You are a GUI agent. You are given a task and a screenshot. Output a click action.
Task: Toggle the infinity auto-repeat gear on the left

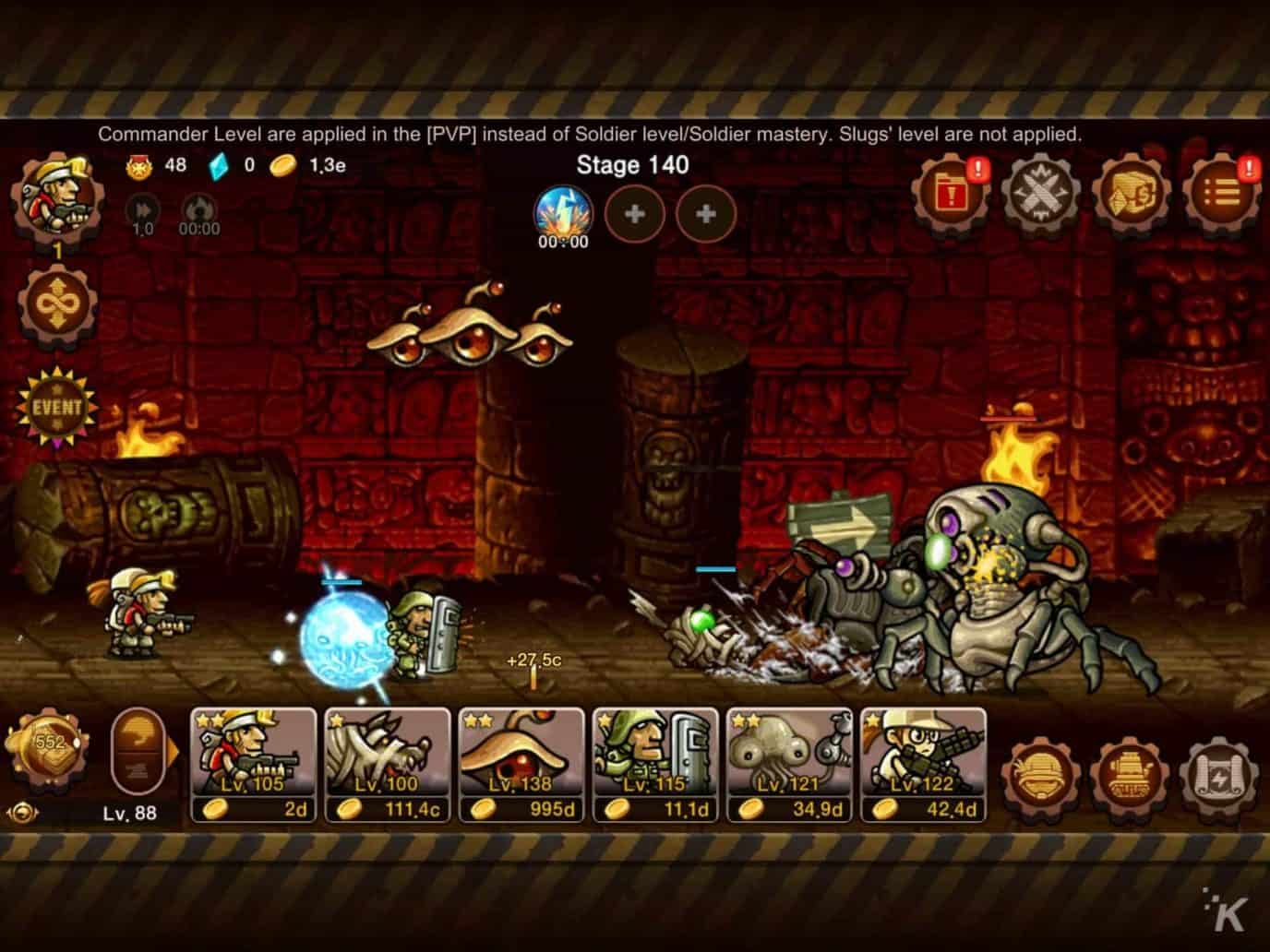point(57,304)
